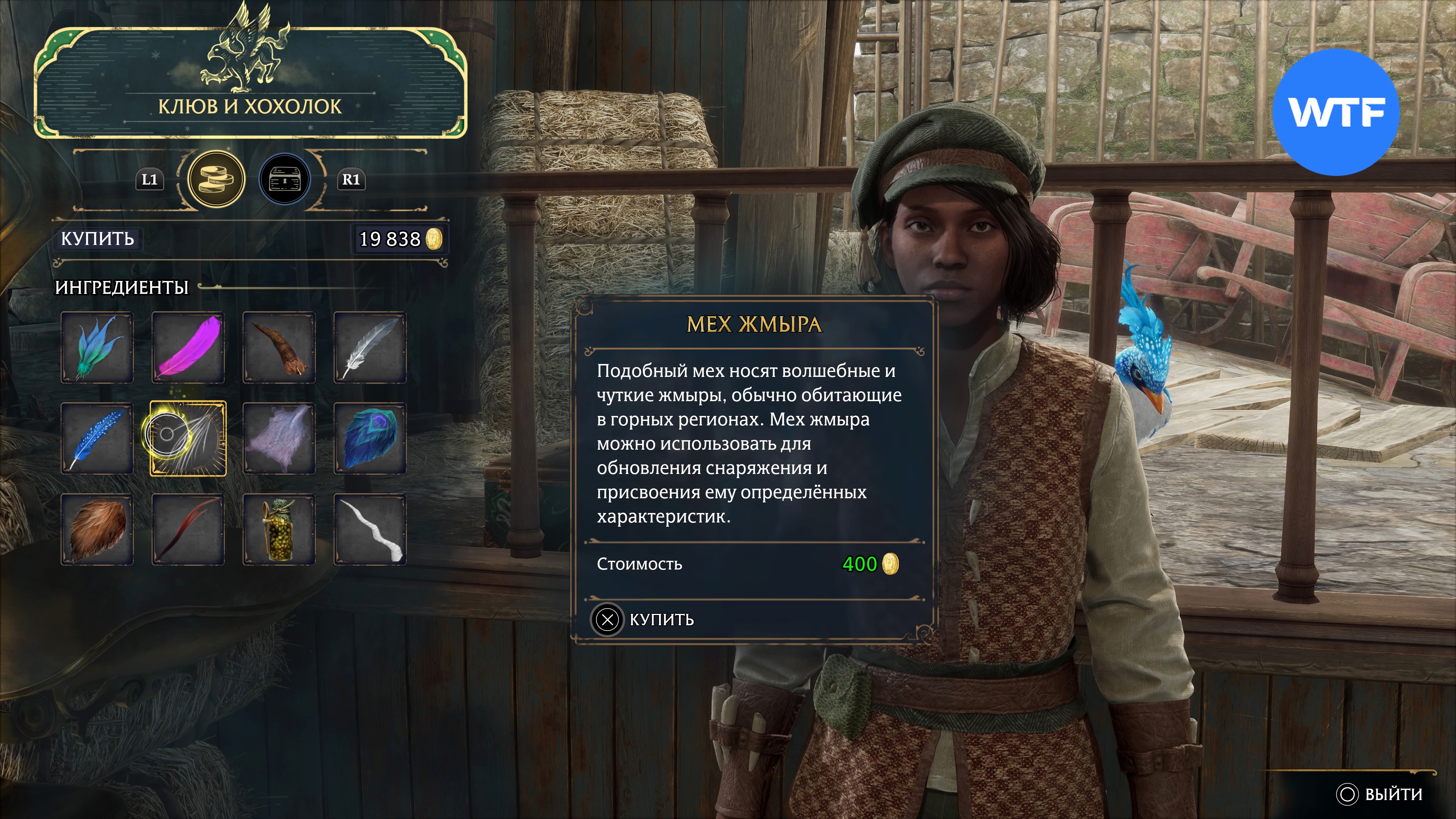The width and height of the screenshot is (1456, 819).
Task: Select the blue peacock-style feather
Action: (370, 439)
